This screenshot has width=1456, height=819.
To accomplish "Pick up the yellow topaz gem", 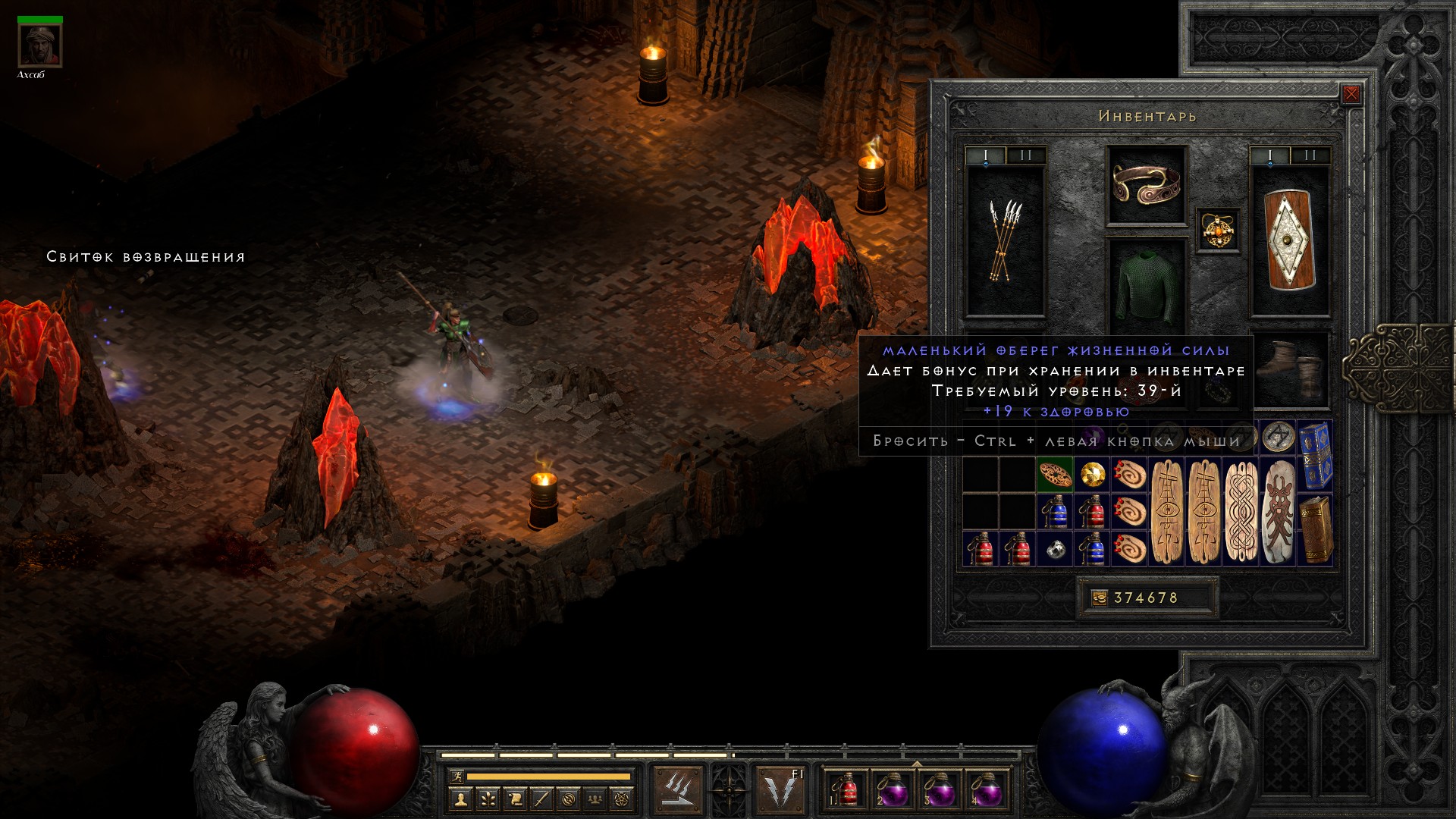I will 1092,475.
